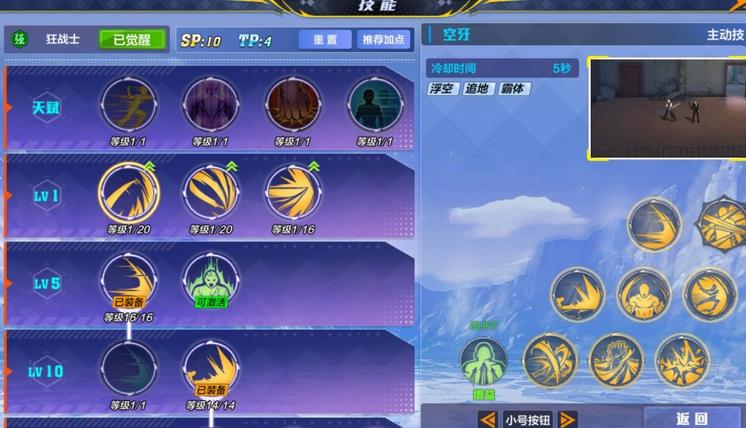Select the fist punch skill slot

tap(616, 360)
